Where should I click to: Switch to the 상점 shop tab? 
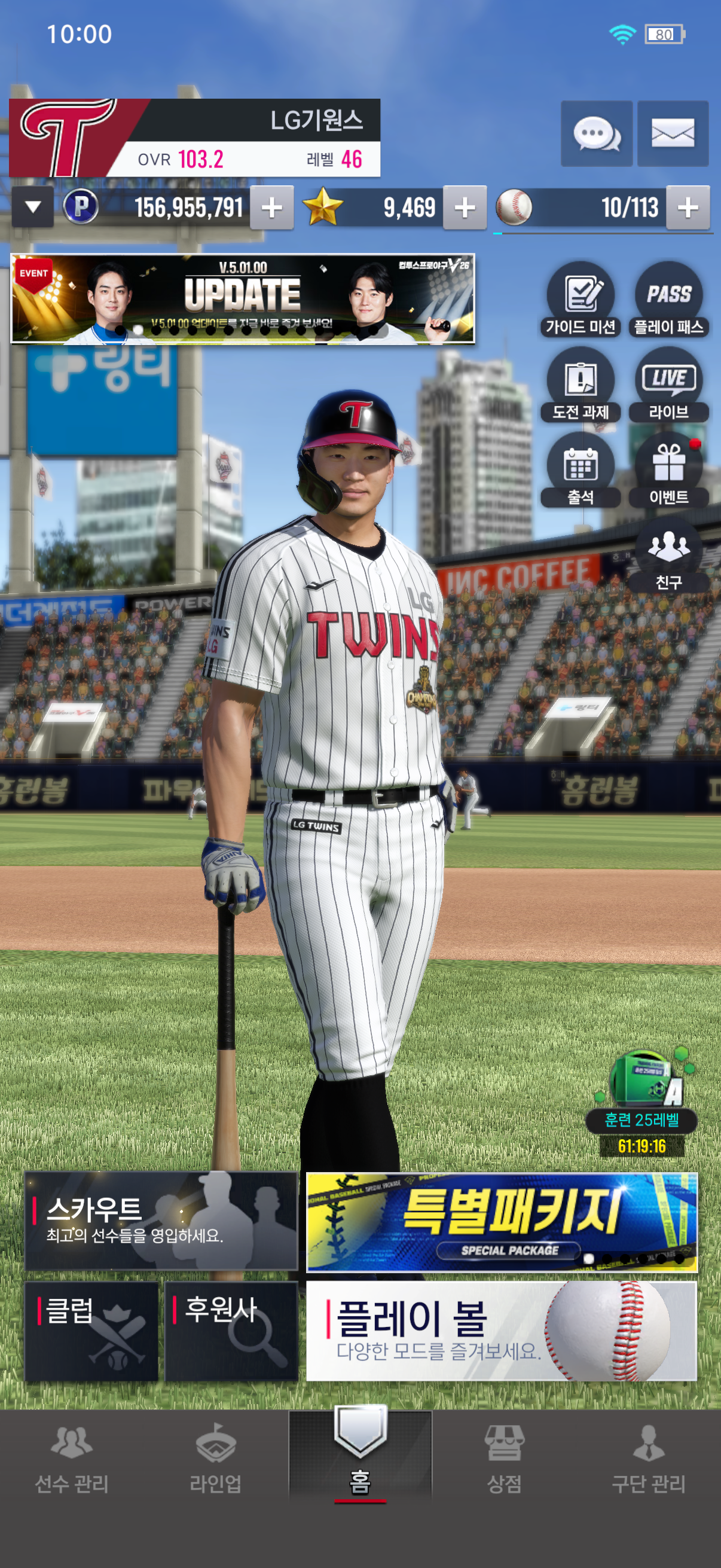tap(504, 1457)
